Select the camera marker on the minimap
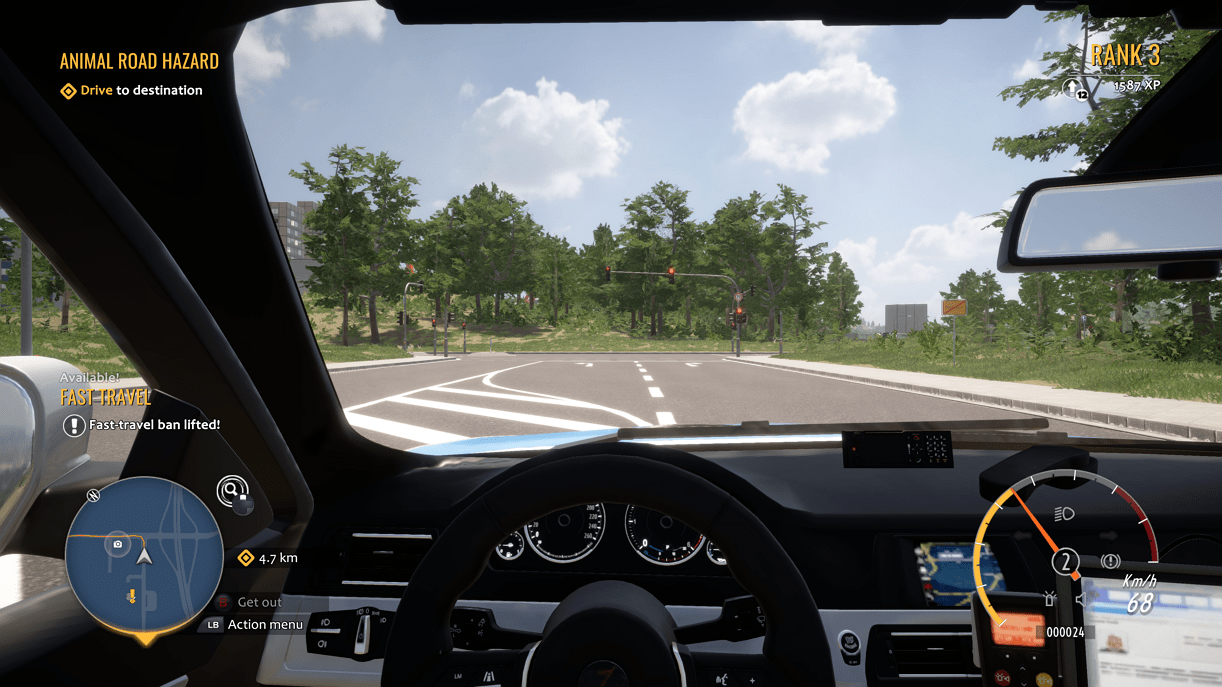The height and width of the screenshot is (687, 1222). 118,544
